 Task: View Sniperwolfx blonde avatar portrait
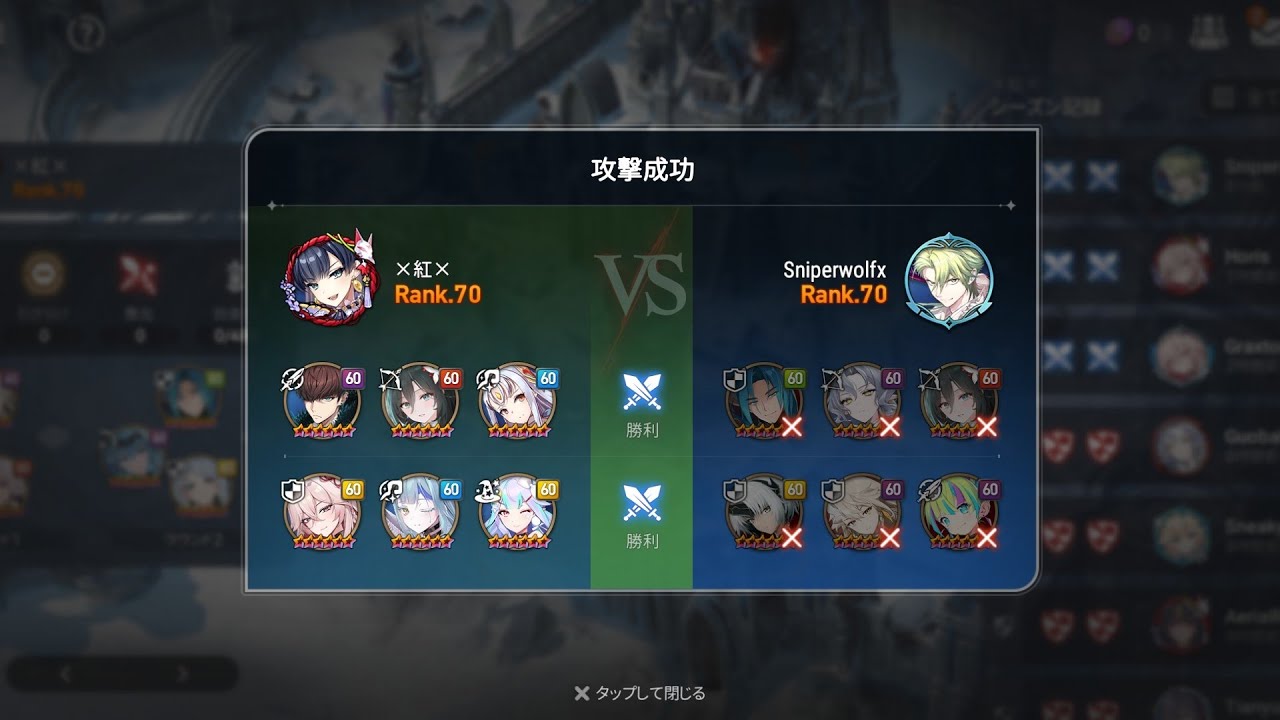coord(948,281)
